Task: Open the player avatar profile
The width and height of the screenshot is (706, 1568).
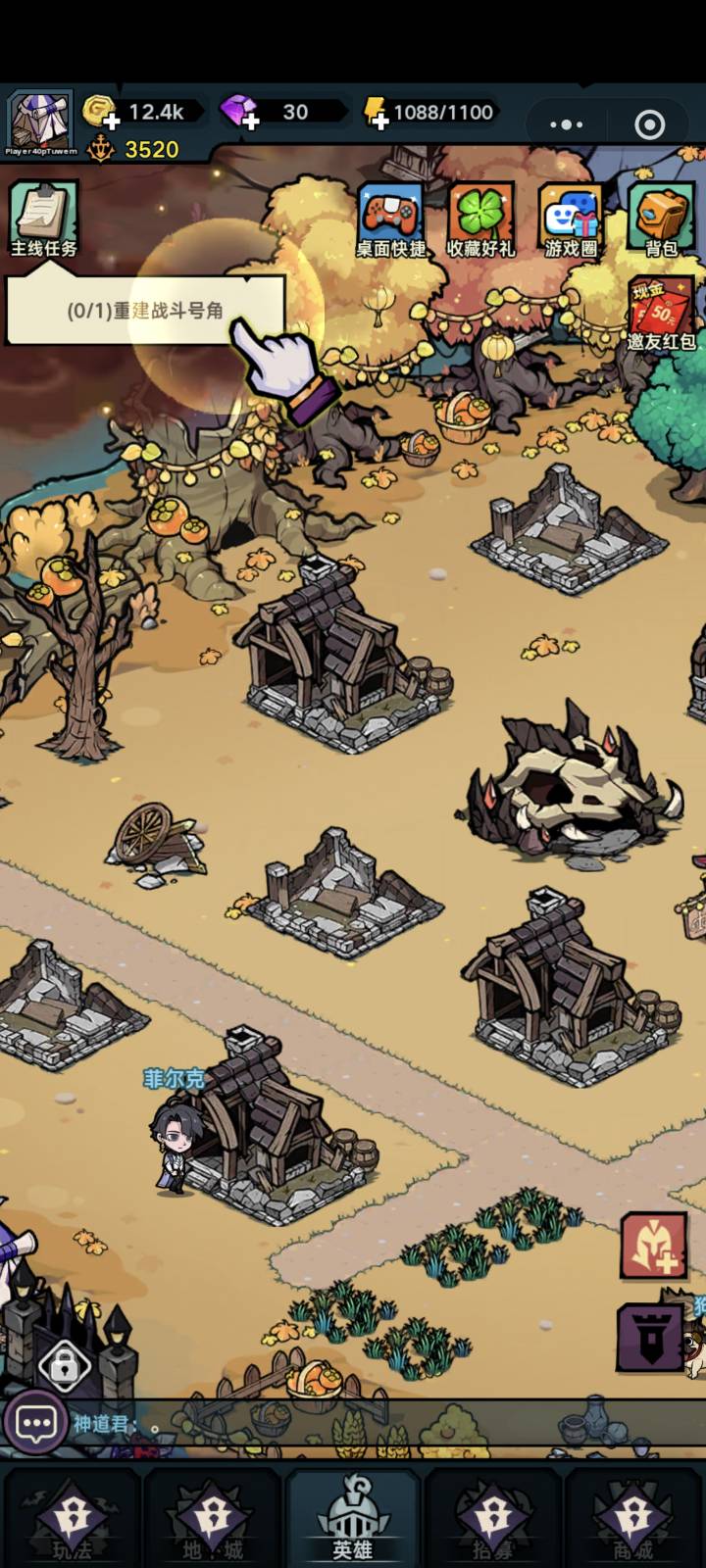Action: click(40, 122)
